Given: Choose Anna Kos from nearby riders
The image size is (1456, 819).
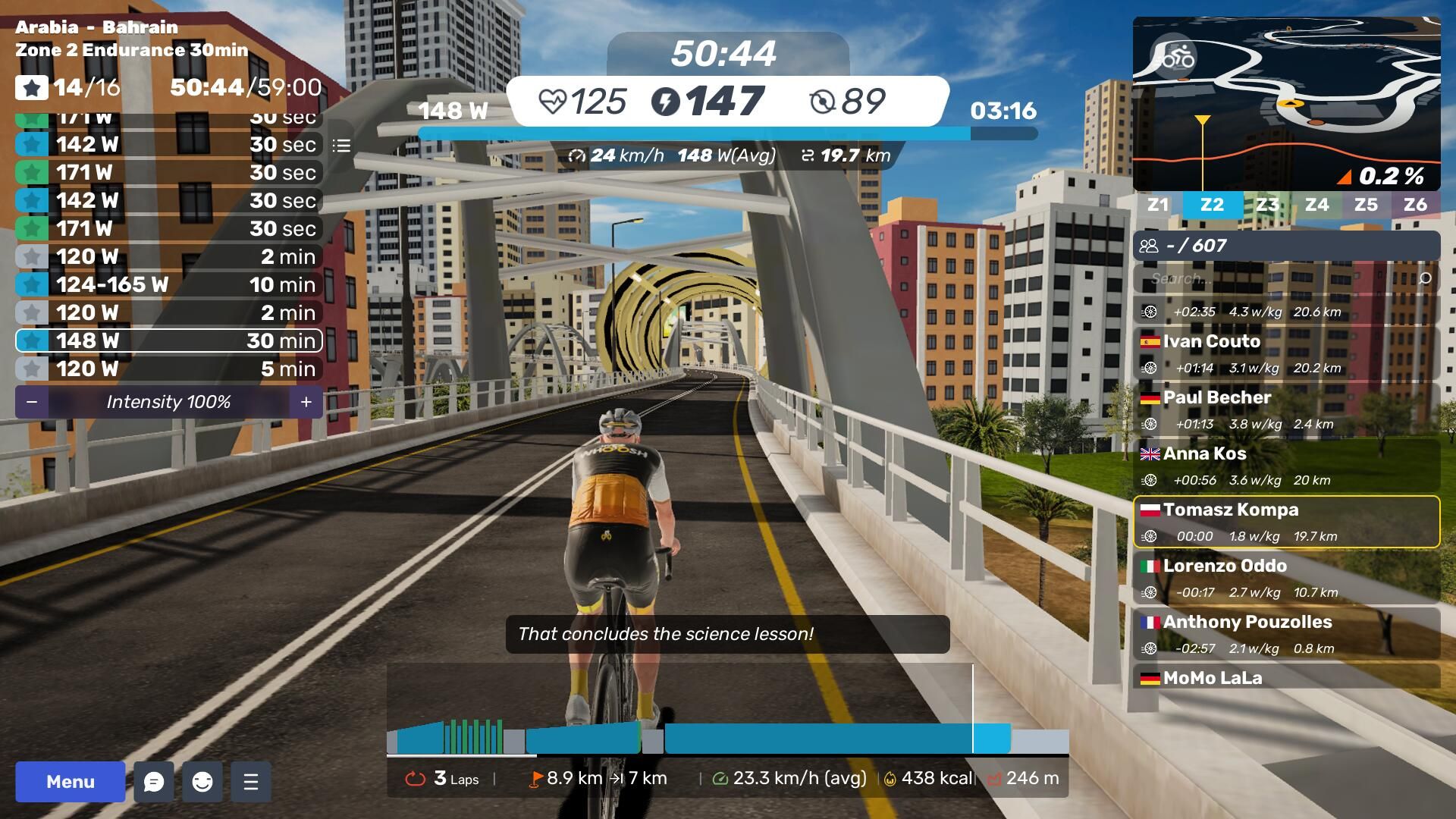Looking at the screenshot, I should pos(1286,466).
